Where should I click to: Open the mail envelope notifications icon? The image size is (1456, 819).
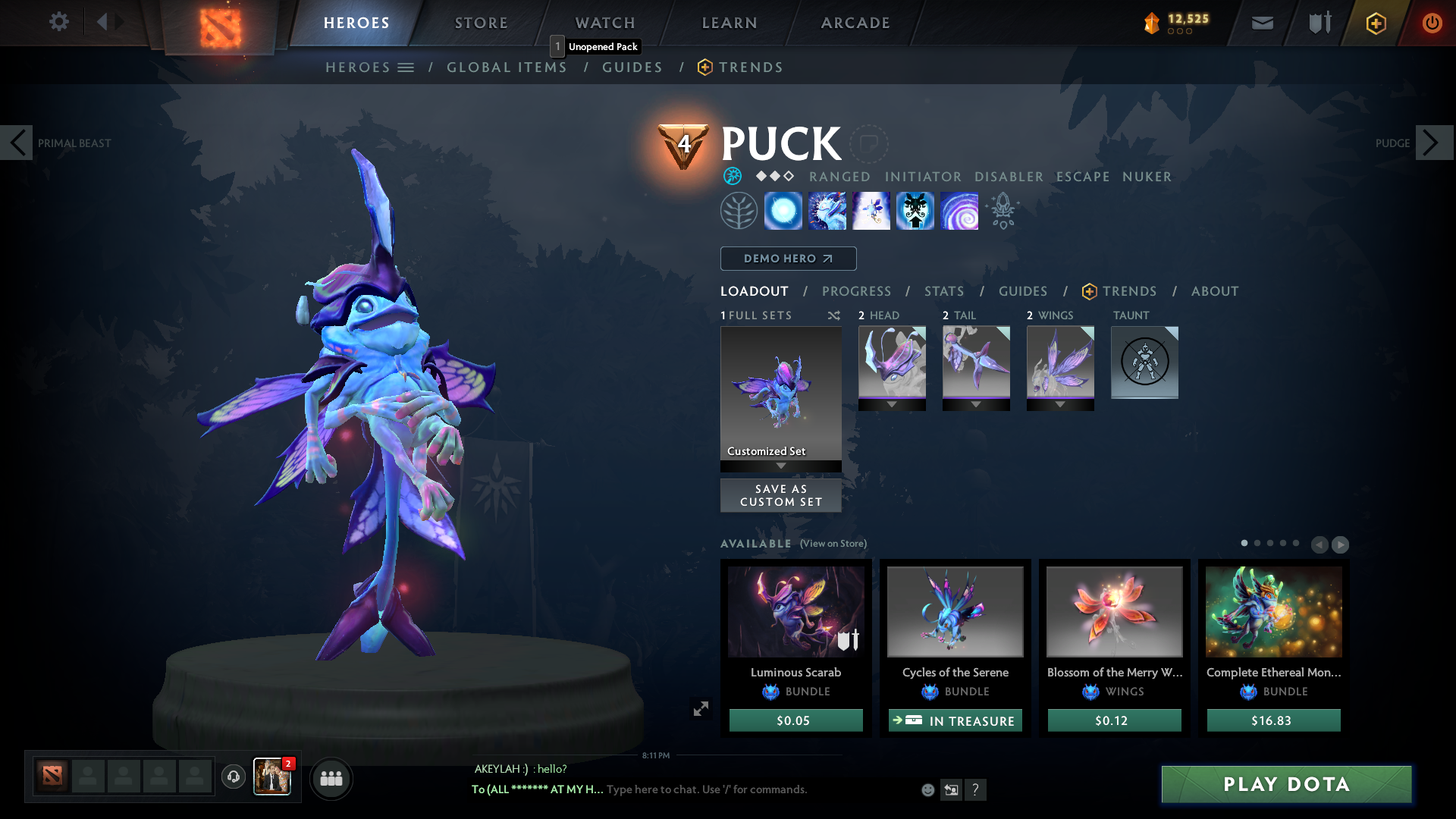(1261, 23)
